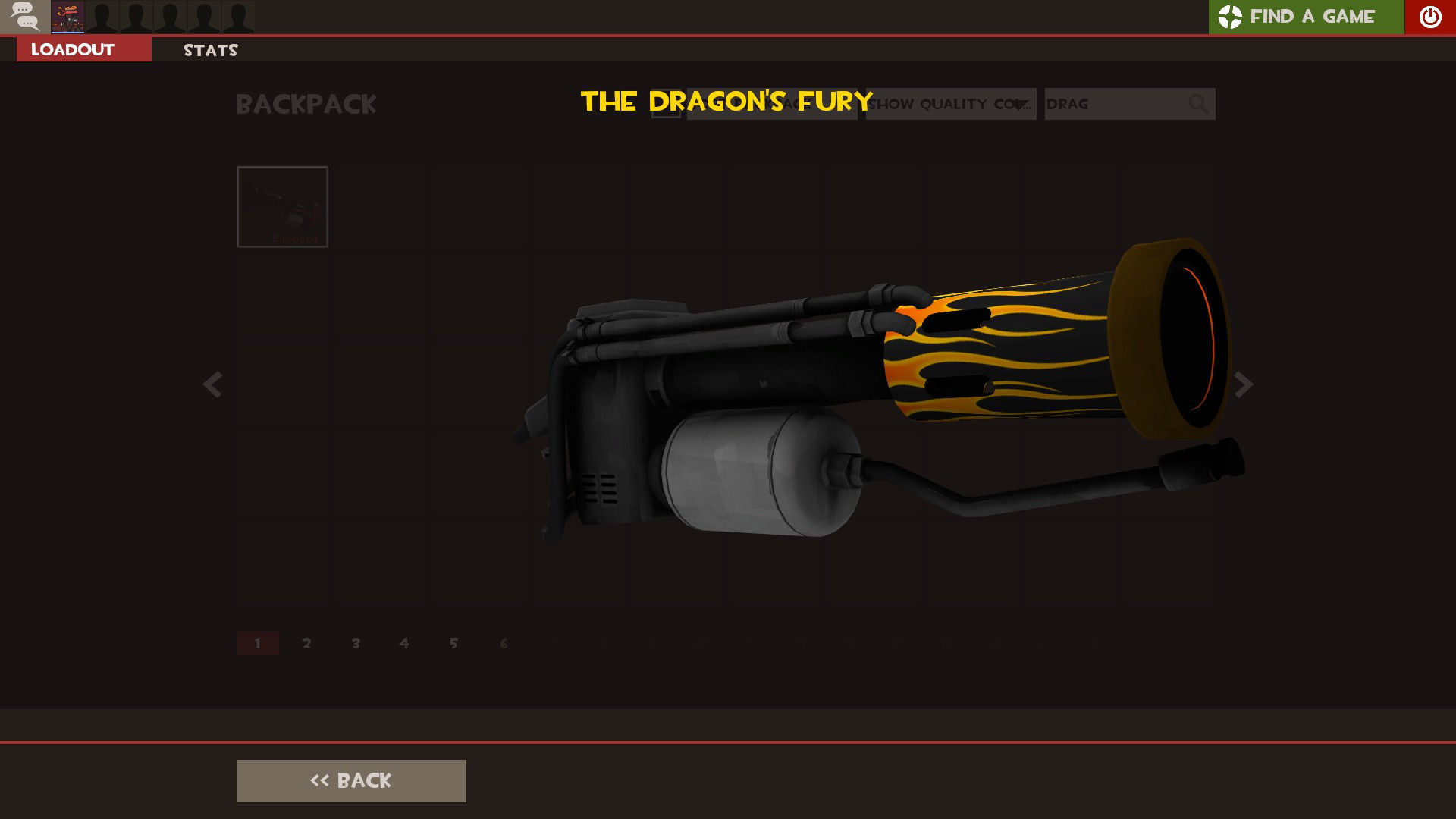Expand the next backpack page with the right arrow
Screen dimensions: 1456x819
(1242, 385)
